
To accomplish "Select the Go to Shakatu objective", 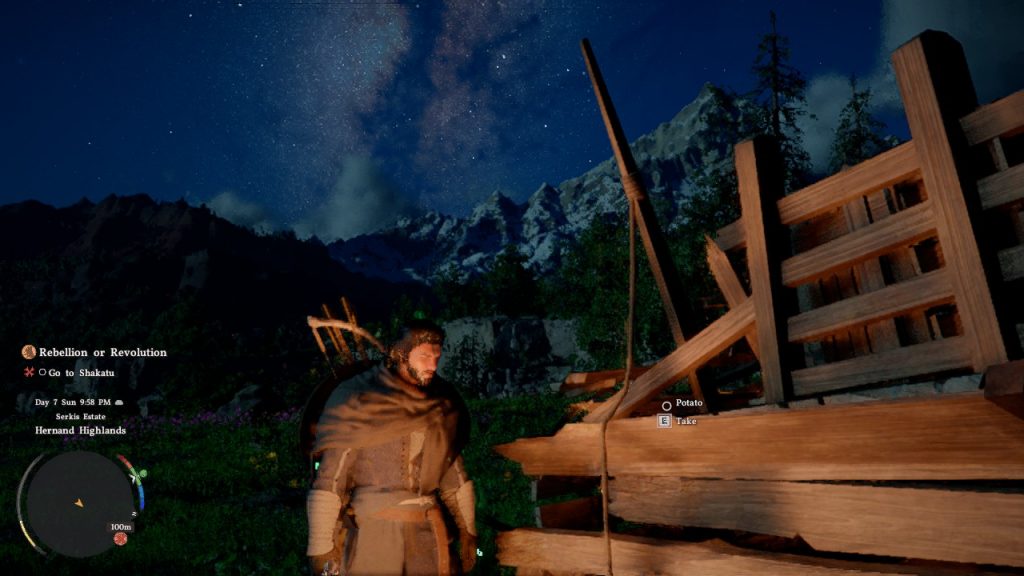I will click(82, 372).
